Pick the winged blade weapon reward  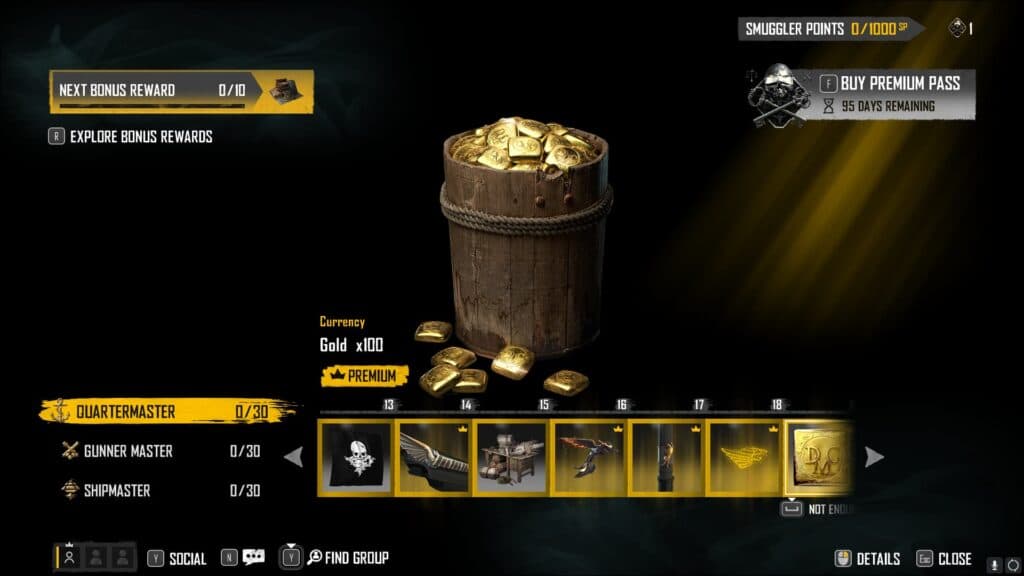589,458
